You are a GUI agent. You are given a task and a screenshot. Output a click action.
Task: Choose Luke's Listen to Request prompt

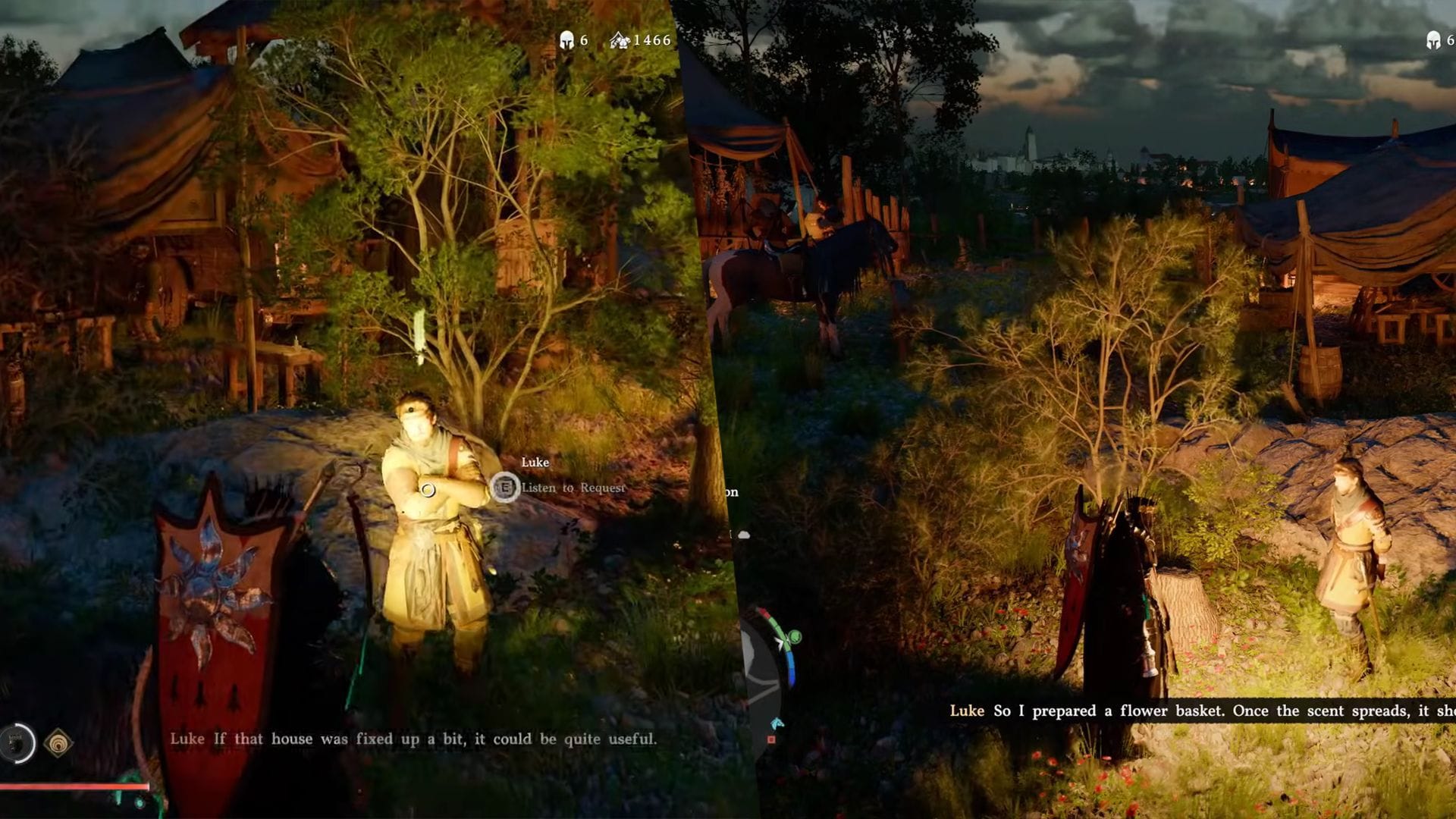point(573,488)
